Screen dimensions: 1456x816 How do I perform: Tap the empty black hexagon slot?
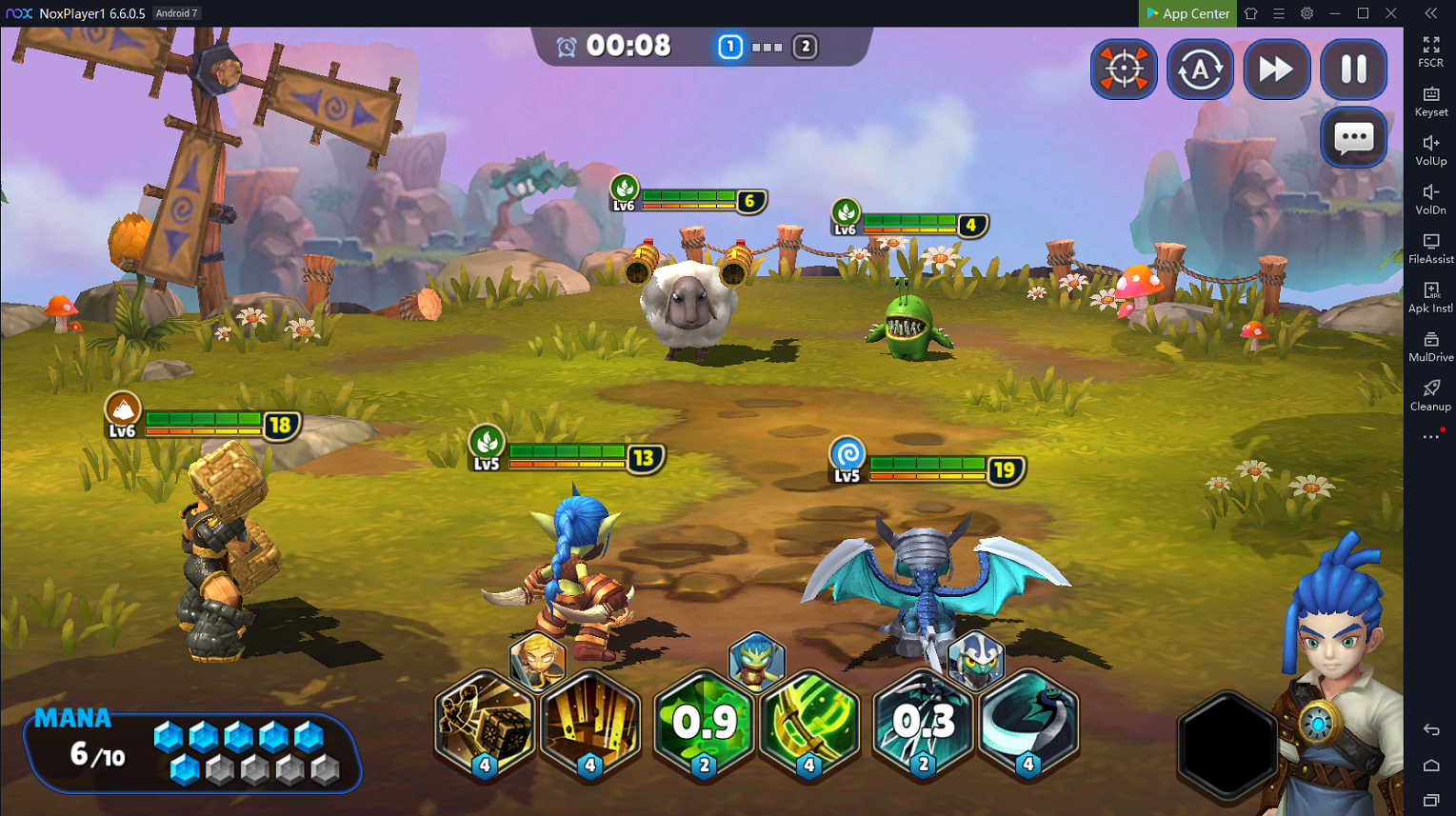[1227, 745]
